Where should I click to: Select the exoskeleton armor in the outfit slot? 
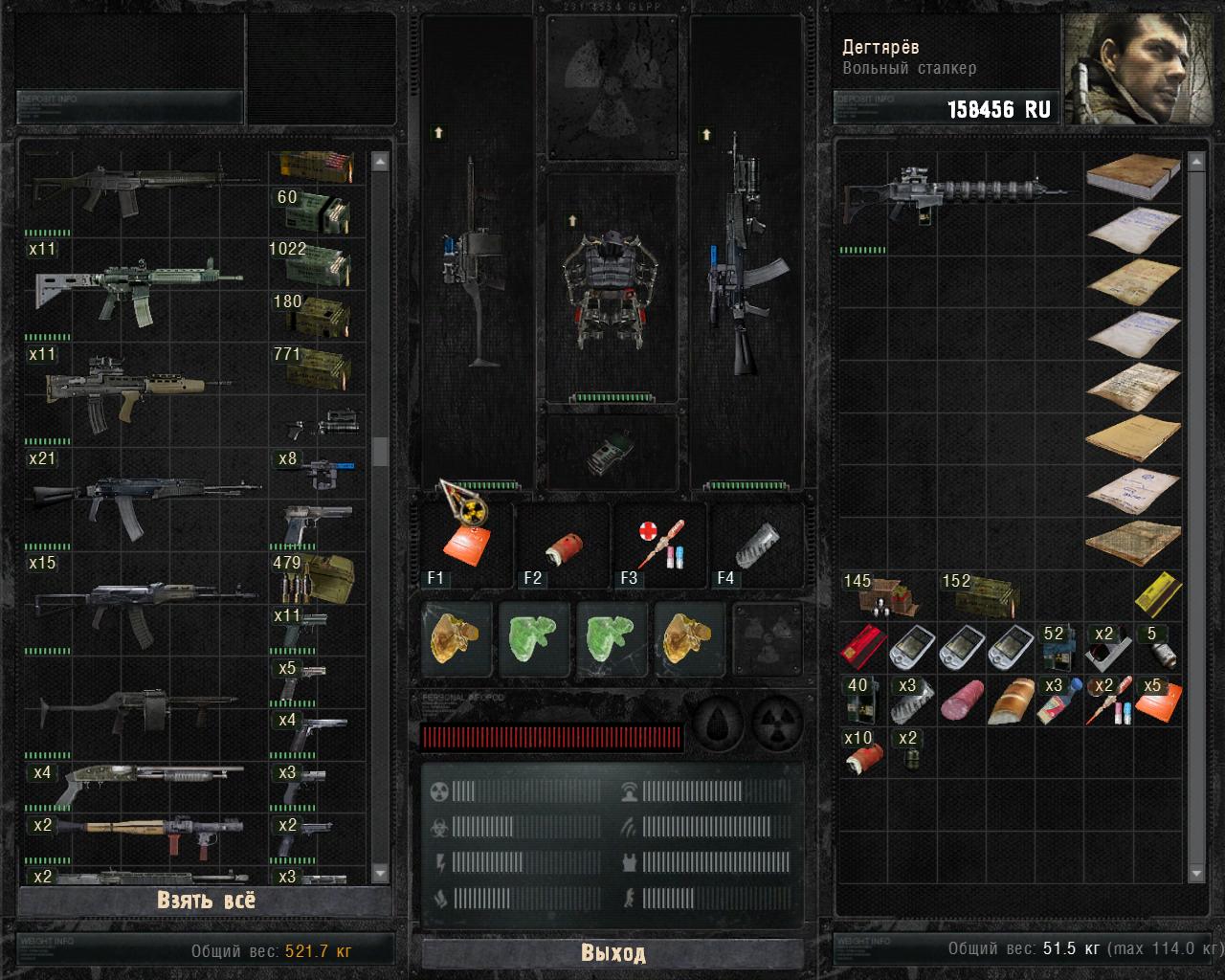pyautogui.click(x=612, y=276)
